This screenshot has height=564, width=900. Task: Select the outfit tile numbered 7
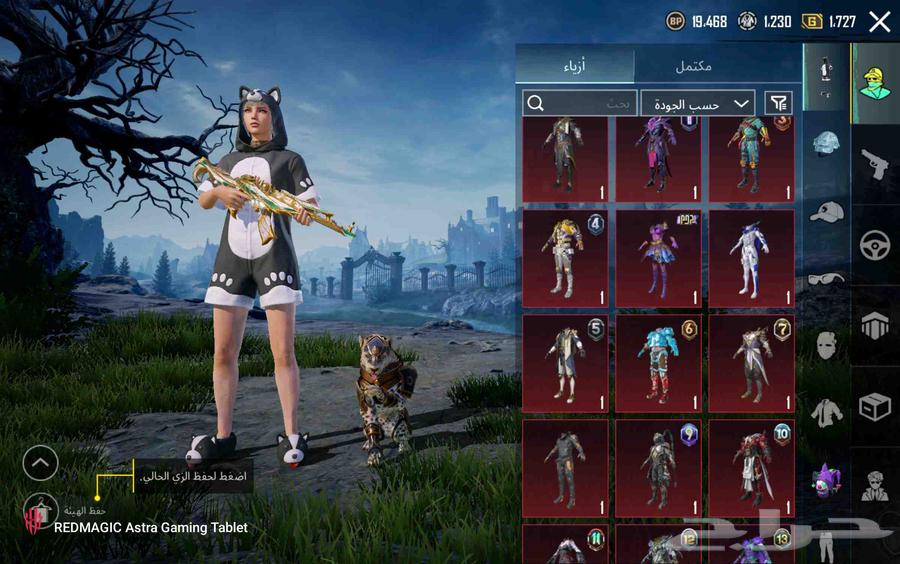(751, 363)
